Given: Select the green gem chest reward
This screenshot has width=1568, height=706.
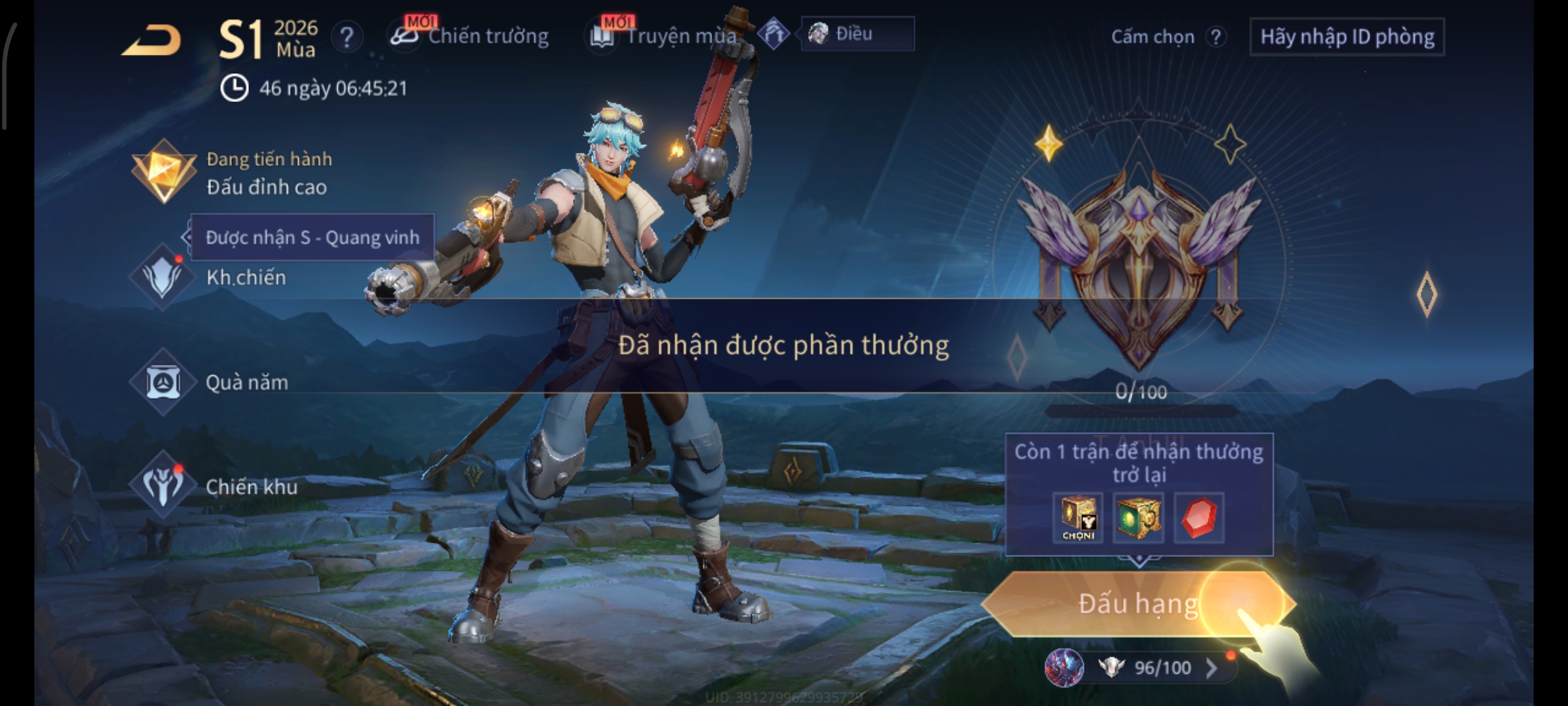Looking at the screenshot, I should (1138, 518).
